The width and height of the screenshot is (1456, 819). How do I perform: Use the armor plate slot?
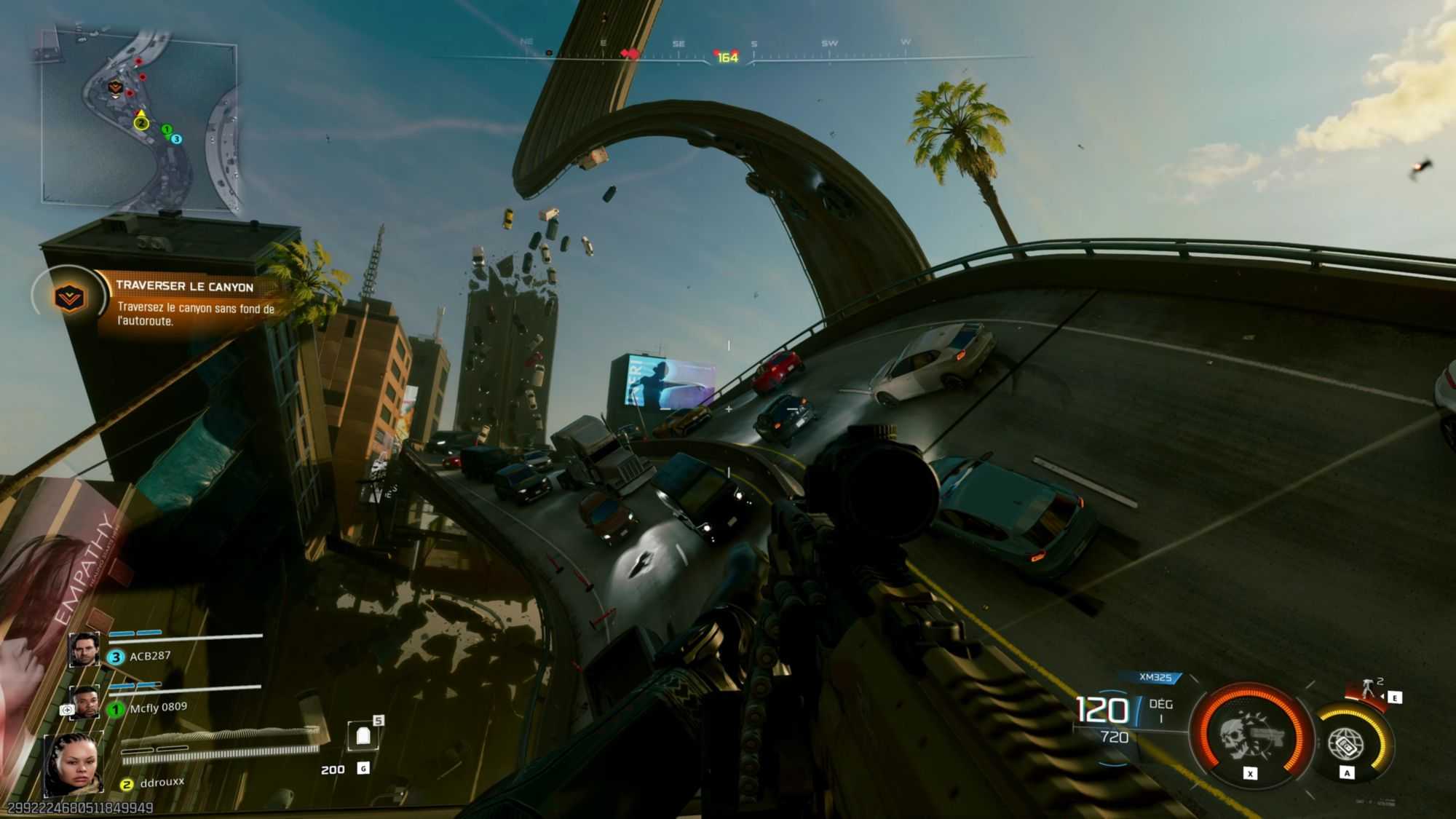(x=363, y=736)
